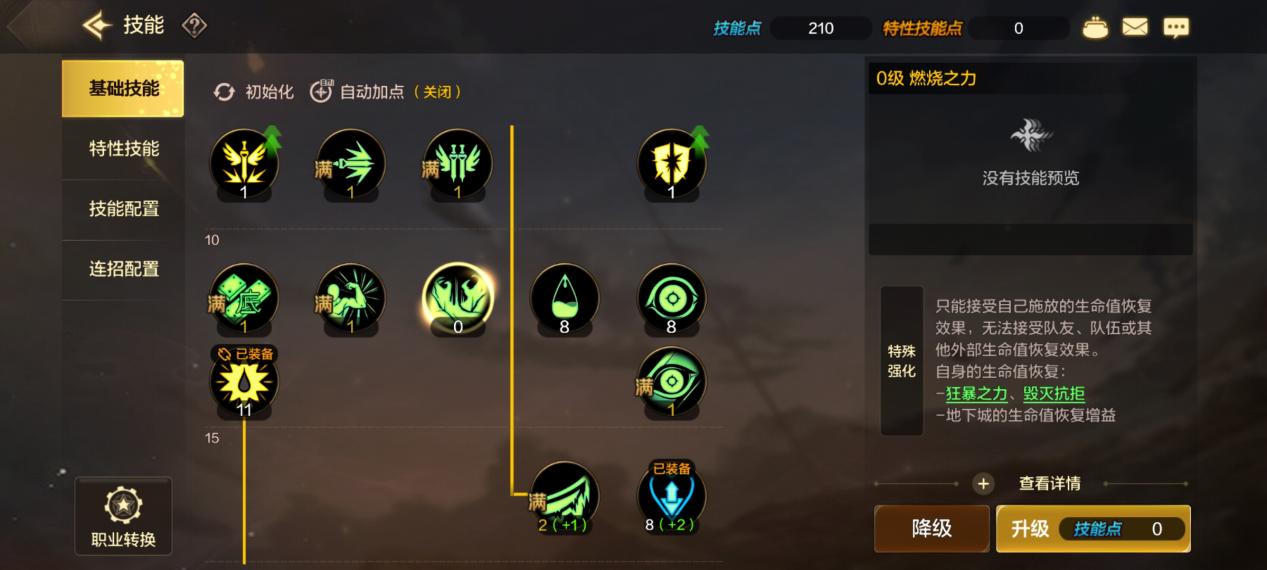Open 职业转换 class change
The height and width of the screenshot is (570, 1267).
pyautogui.click(x=123, y=517)
